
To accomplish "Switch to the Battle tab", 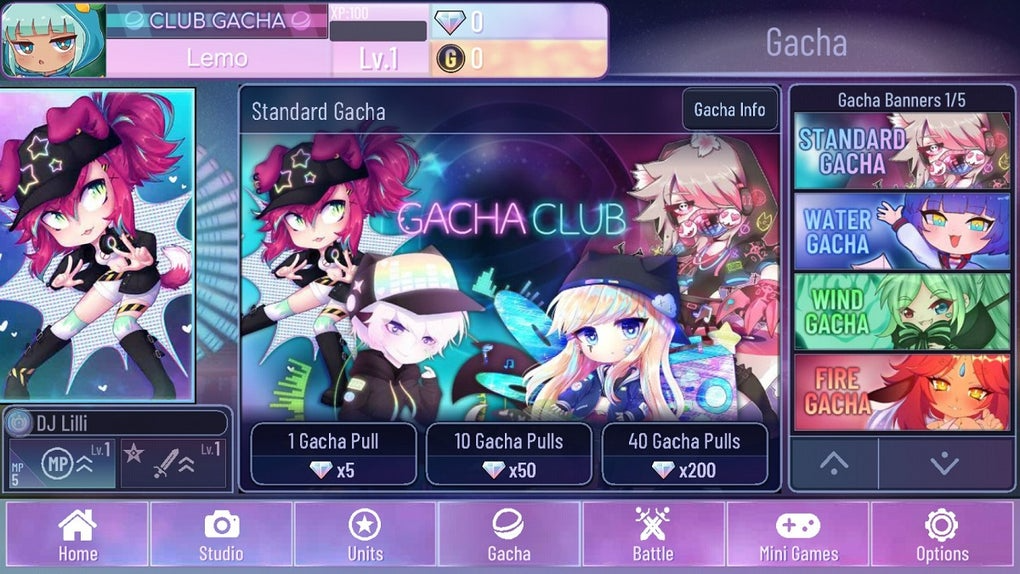I will pos(653,535).
